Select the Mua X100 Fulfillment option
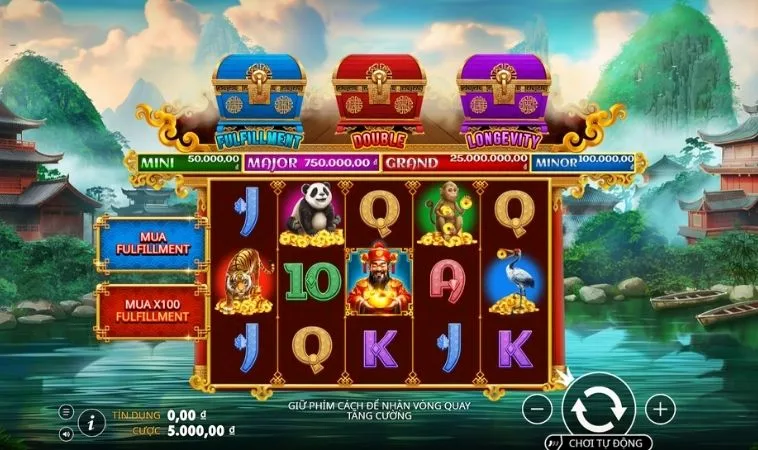The height and width of the screenshot is (450, 758). tap(150, 309)
